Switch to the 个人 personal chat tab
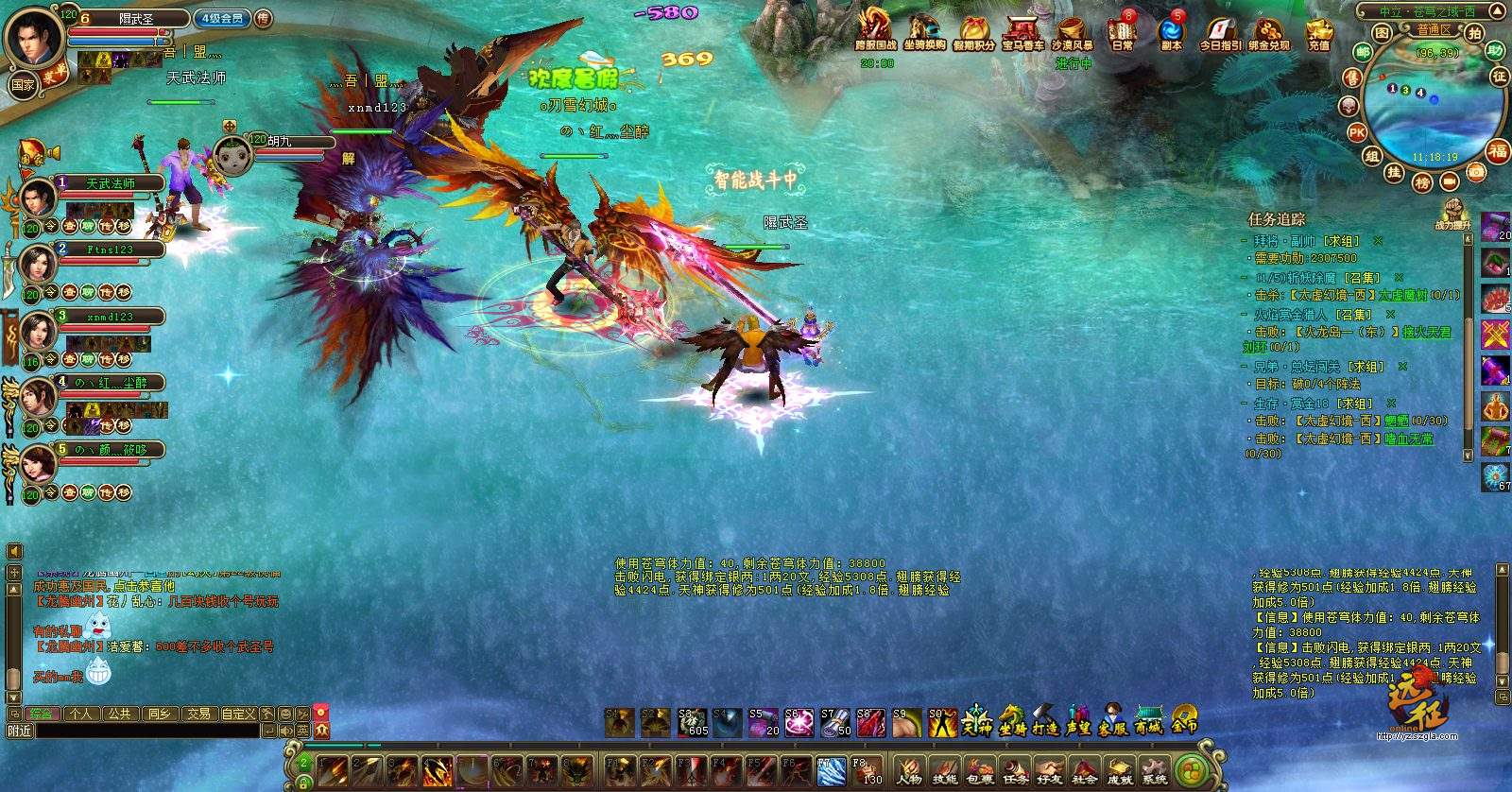The image size is (1512, 792). [80, 714]
